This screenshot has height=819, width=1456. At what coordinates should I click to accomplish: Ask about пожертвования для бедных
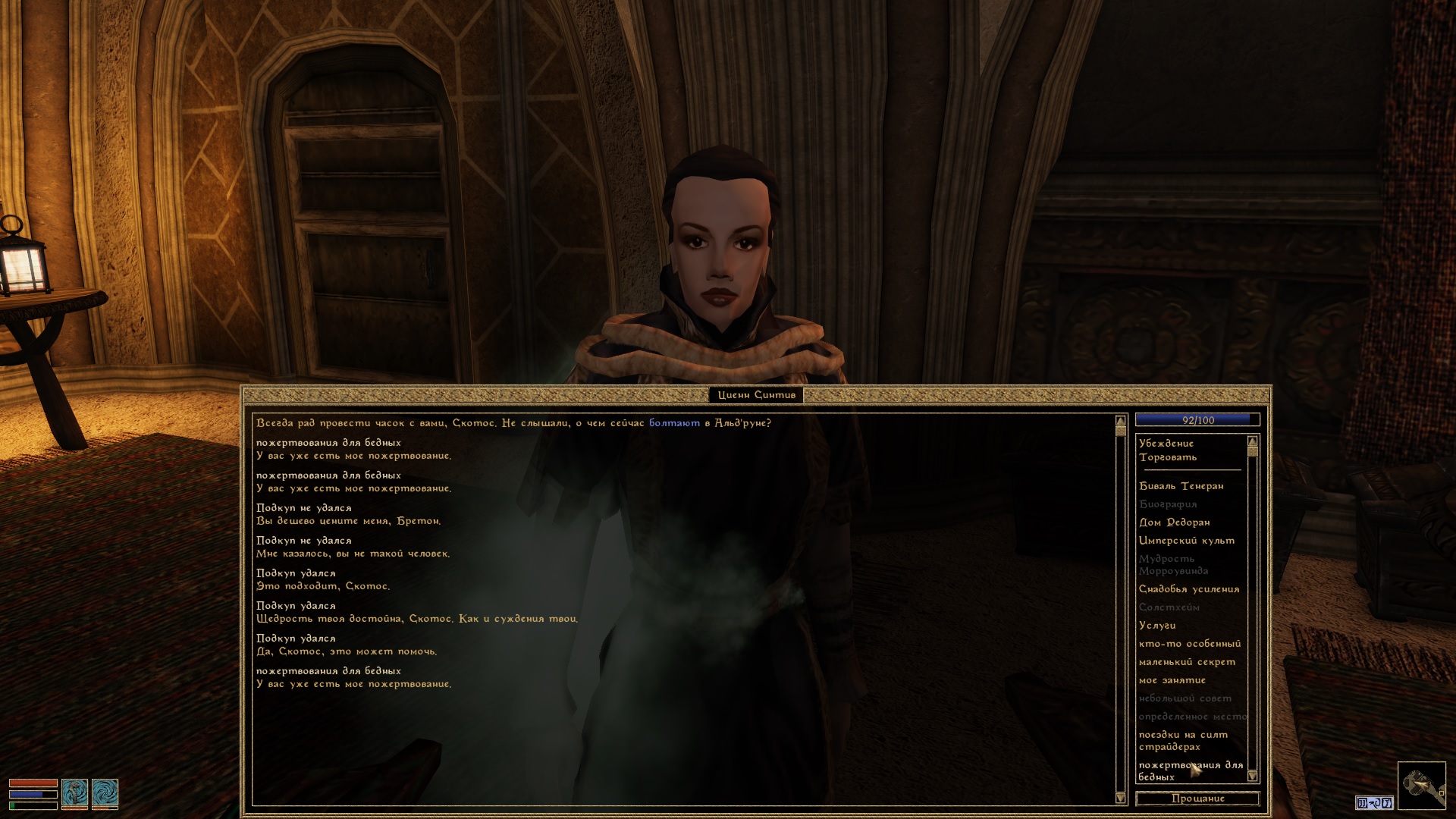(1190, 770)
